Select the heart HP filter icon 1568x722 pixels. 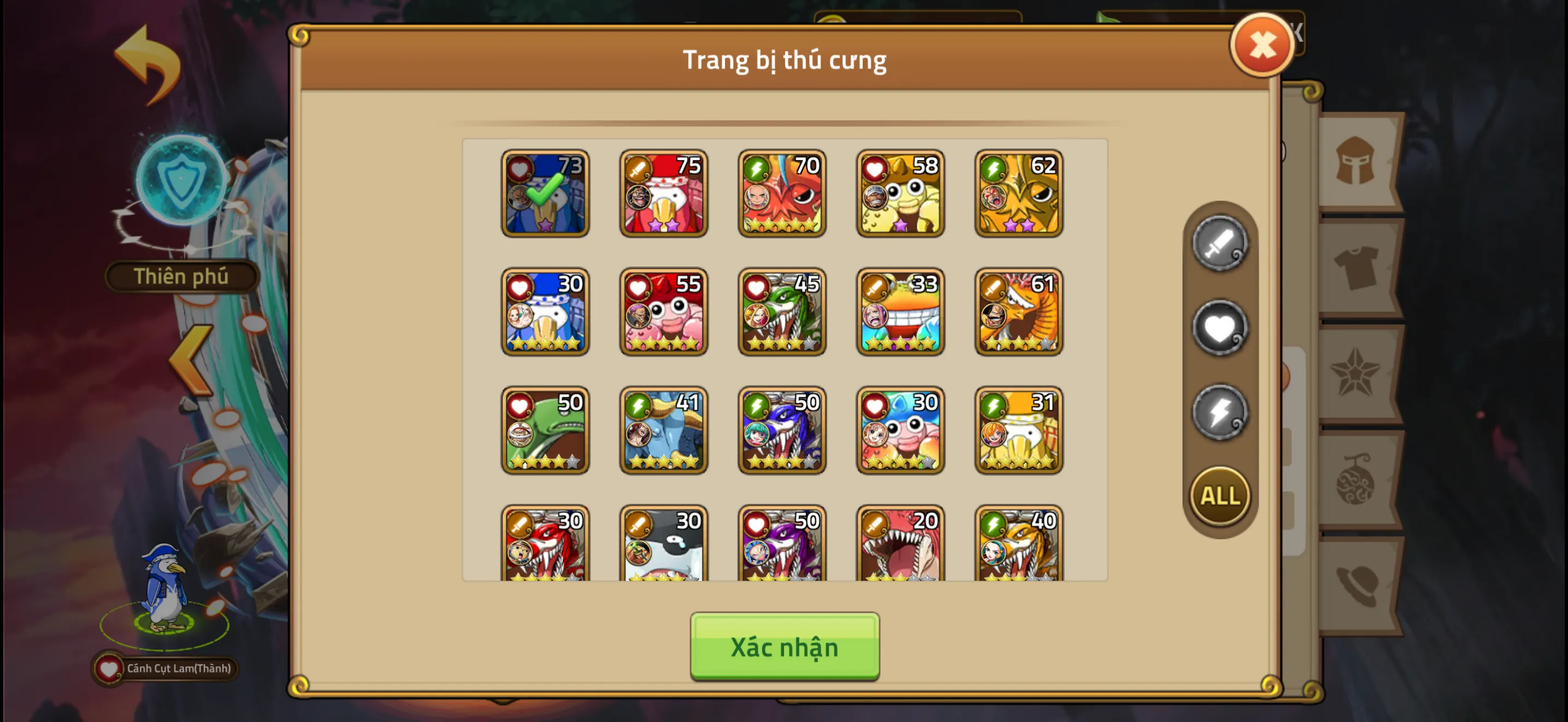point(1219,327)
